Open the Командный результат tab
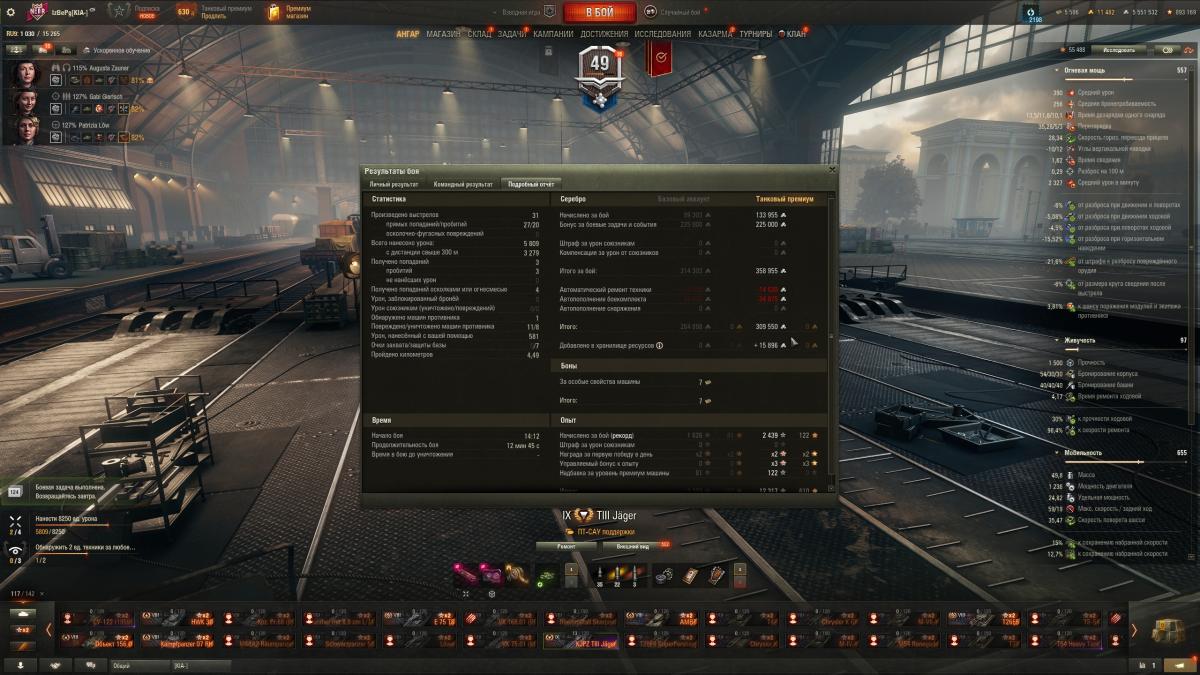Image resolution: width=1200 pixels, height=675 pixels. (x=463, y=184)
